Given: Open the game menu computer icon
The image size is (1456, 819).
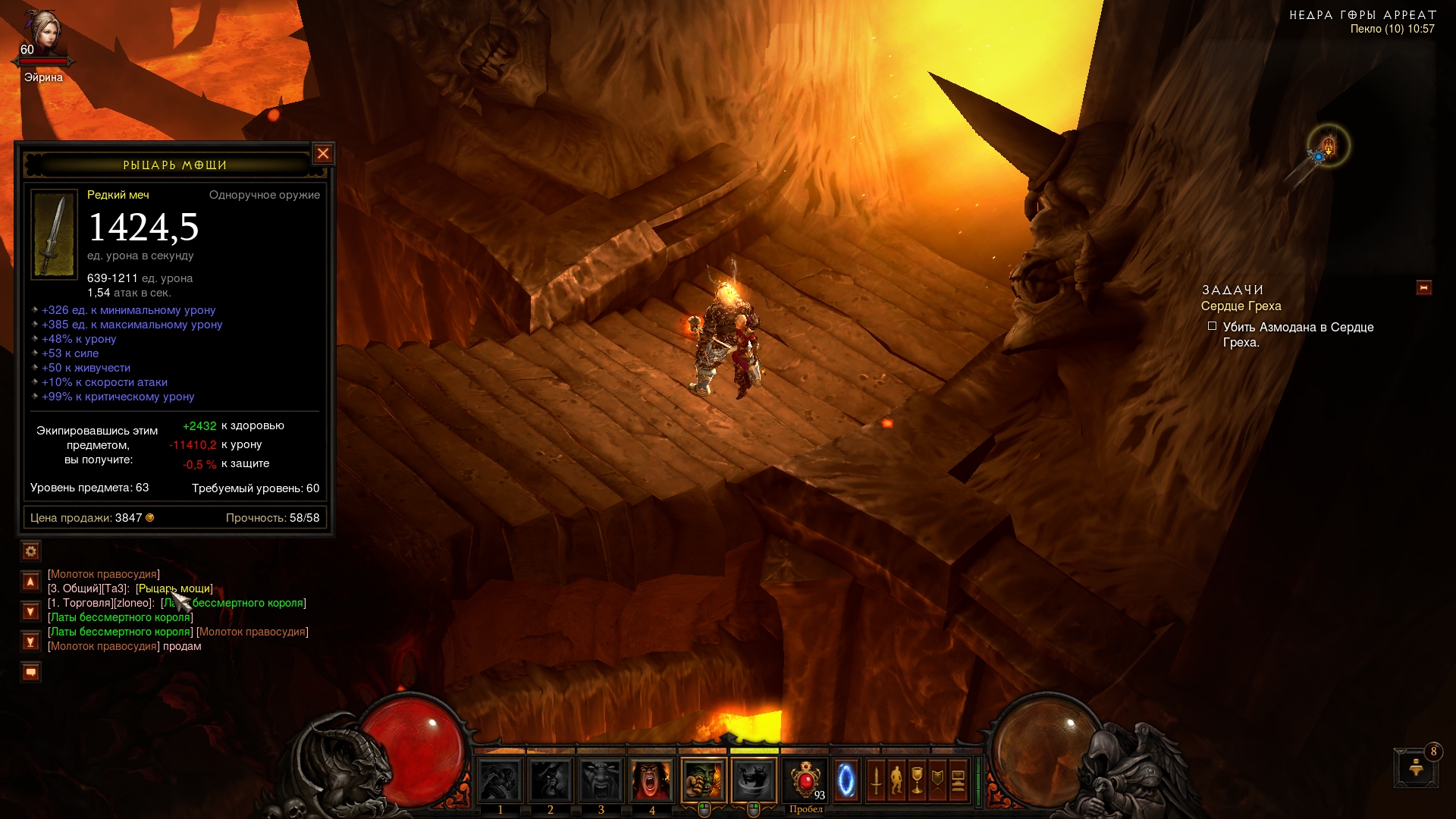Looking at the screenshot, I should click(x=958, y=780).
